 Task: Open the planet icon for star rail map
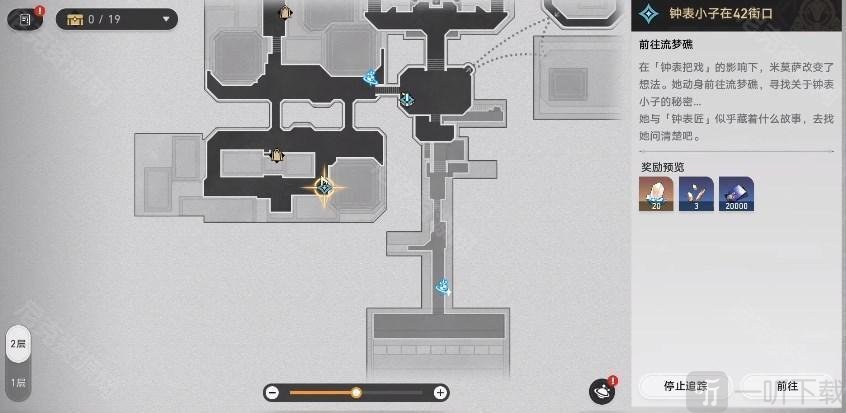[x=602, y=390]
